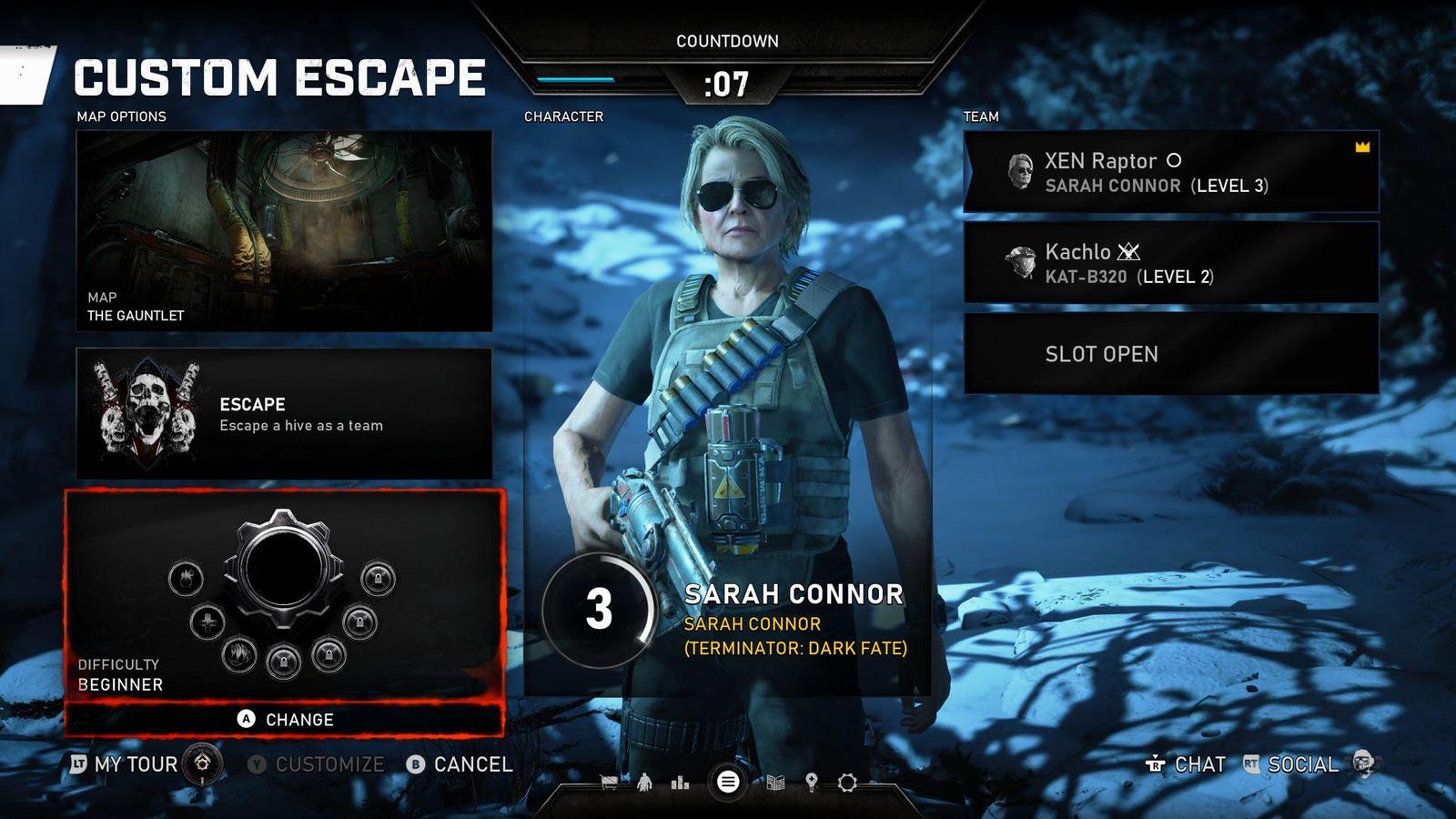The image size is (1456, 819).
Task: Open the Social menu
Action: coord(1292,764)
